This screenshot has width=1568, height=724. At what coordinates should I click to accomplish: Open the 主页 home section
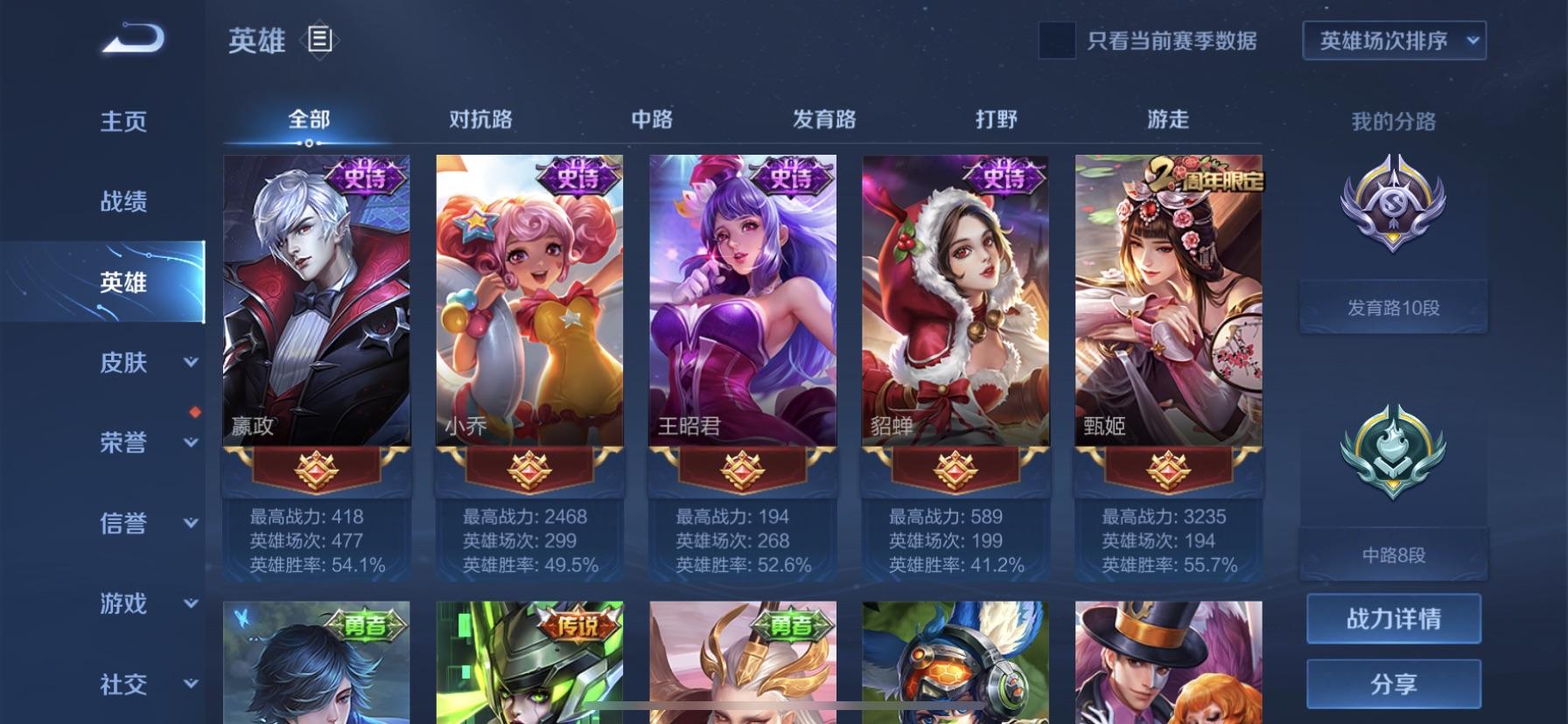tap(123, 122)
